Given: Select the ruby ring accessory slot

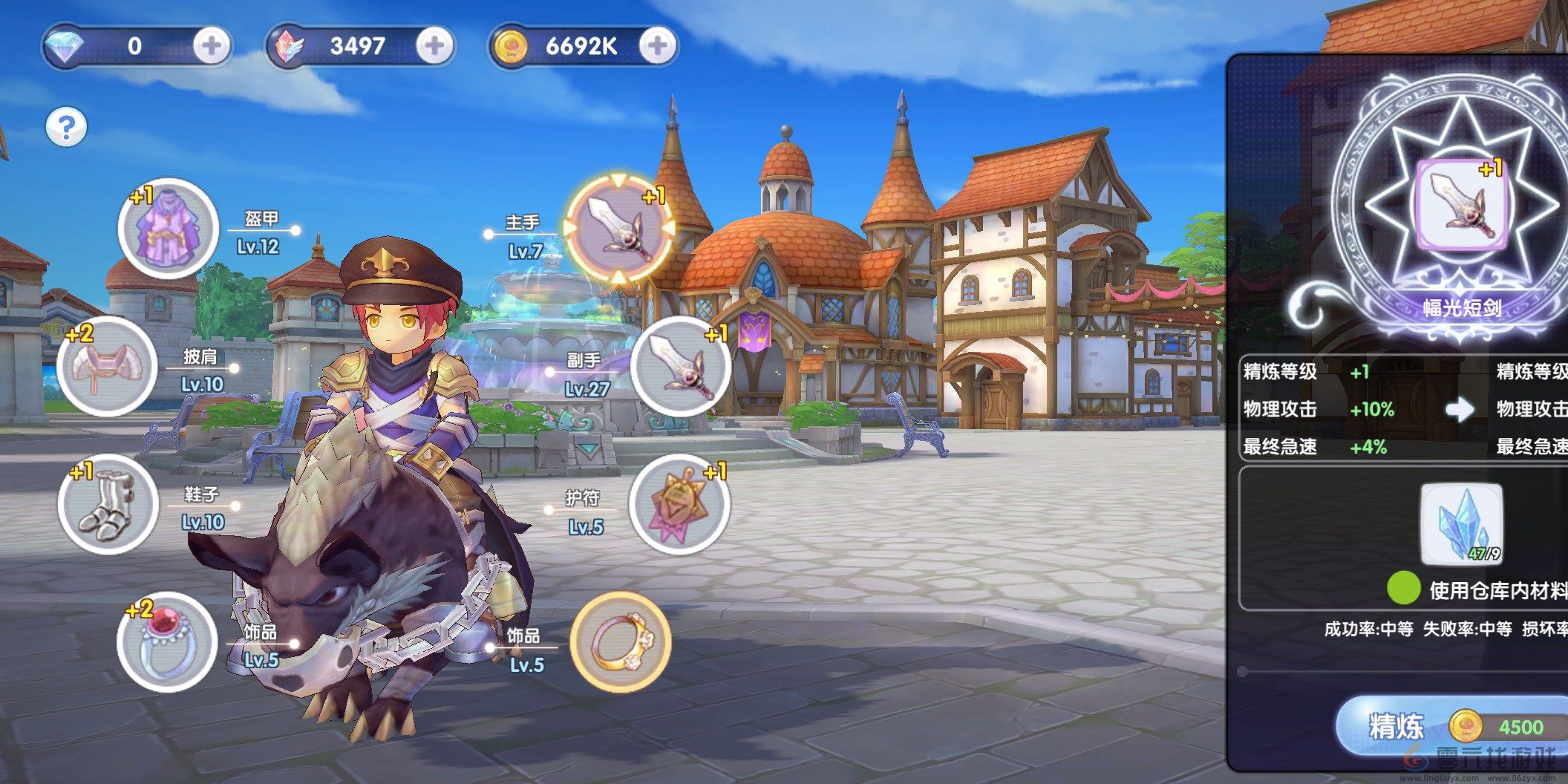Looking at the screenshot, I should pos(167,641).
